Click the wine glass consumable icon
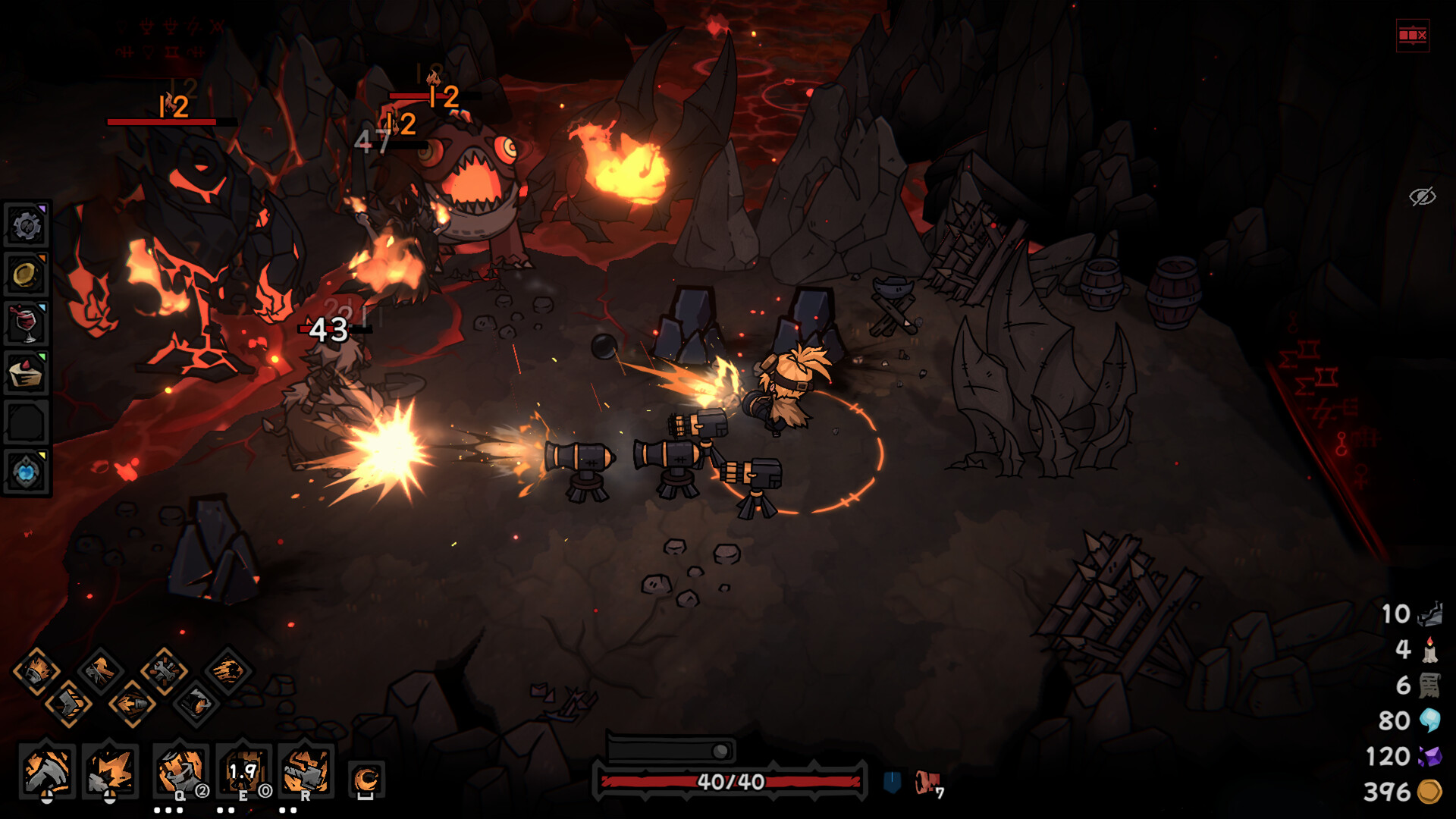The height and width of the screenshot is (819, 1456). click(x=27, y=324)
